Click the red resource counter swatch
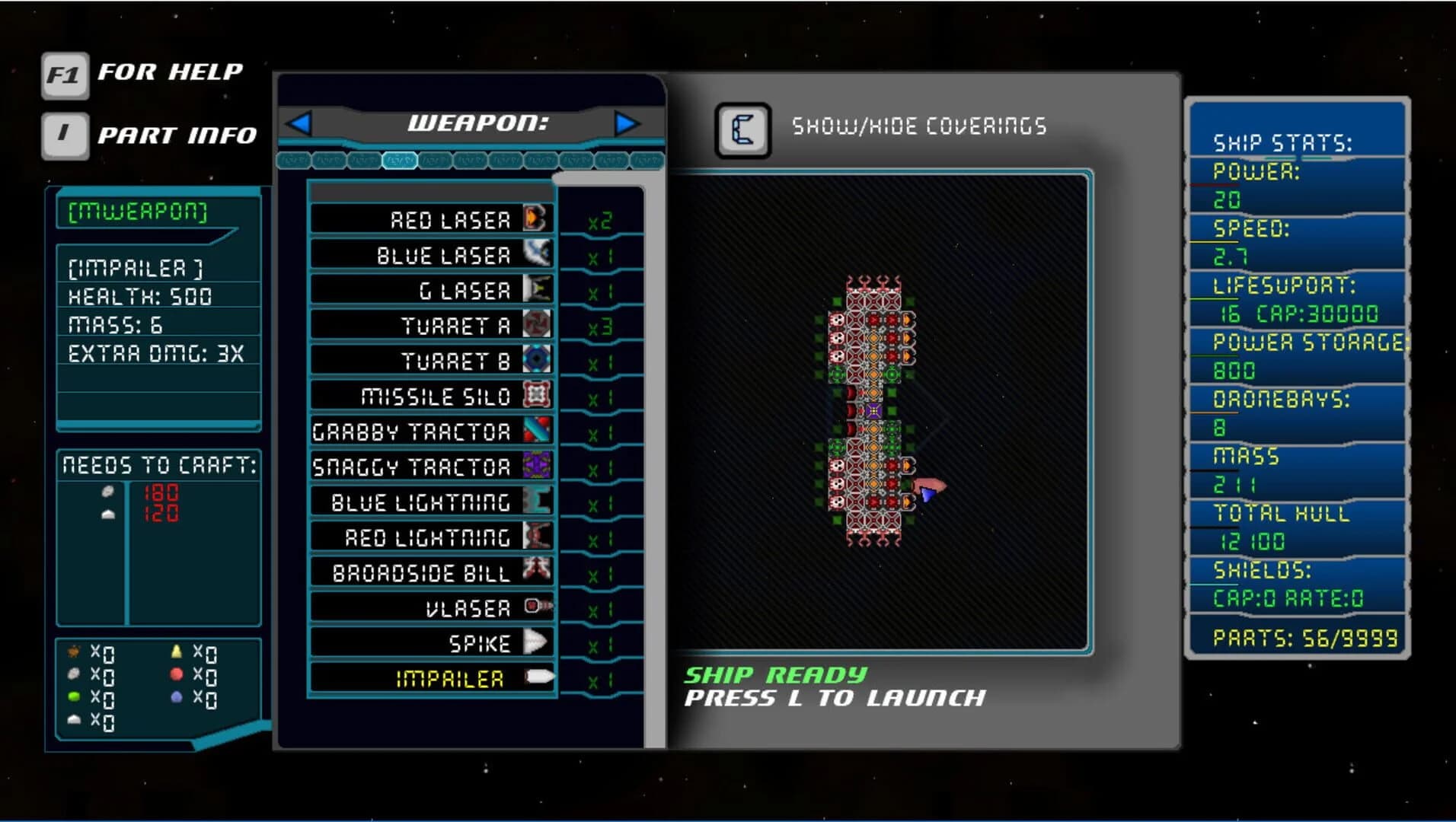The image size is (1456, 822). (177, 674)
